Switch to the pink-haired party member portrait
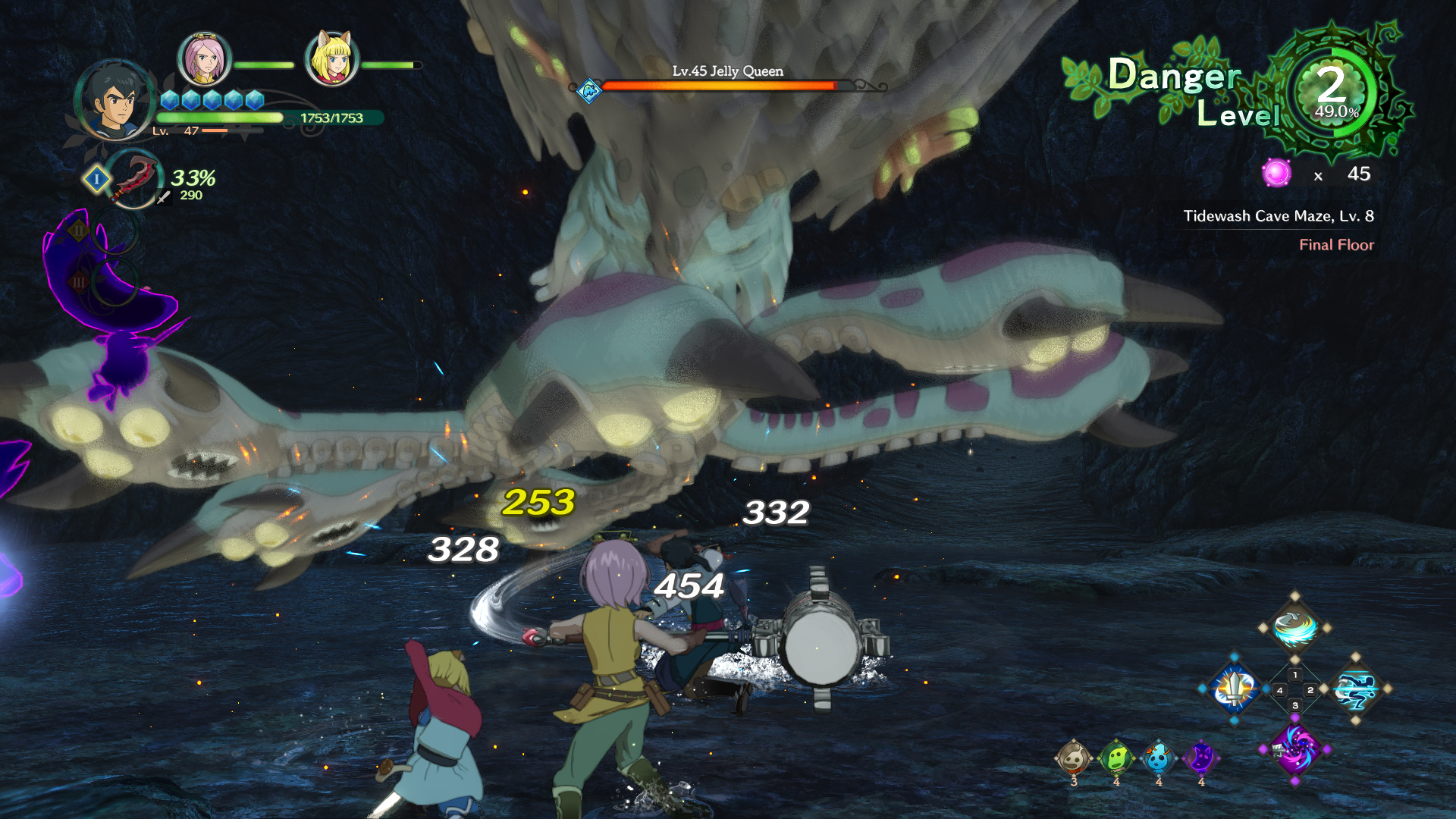1456x819 pixels. click(203, 59)
